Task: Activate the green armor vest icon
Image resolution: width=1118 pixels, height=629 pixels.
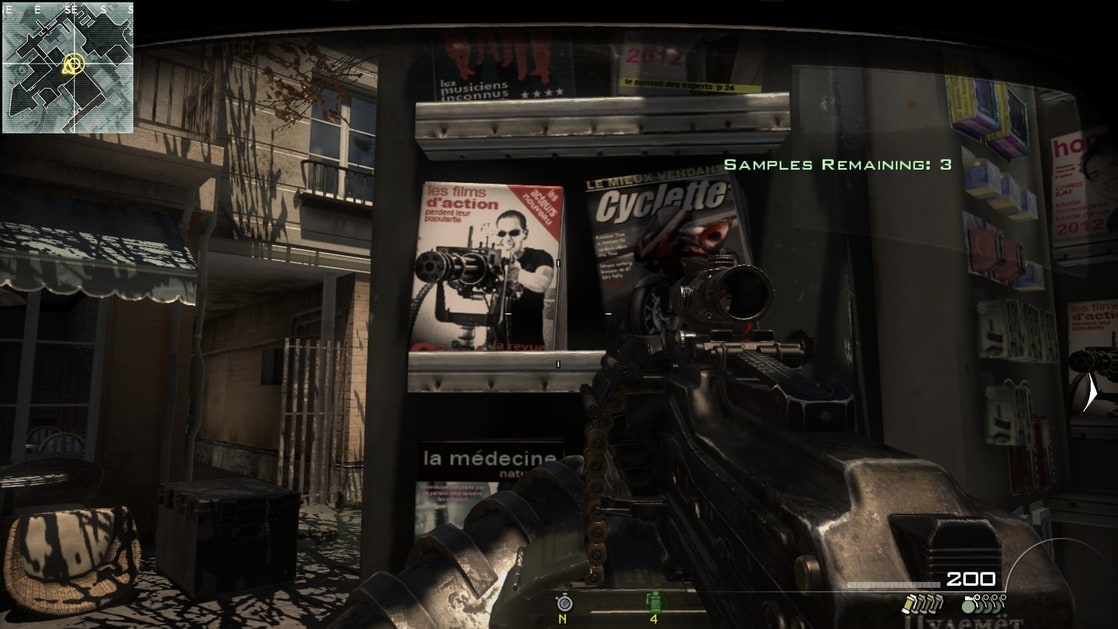Action: 655,602
